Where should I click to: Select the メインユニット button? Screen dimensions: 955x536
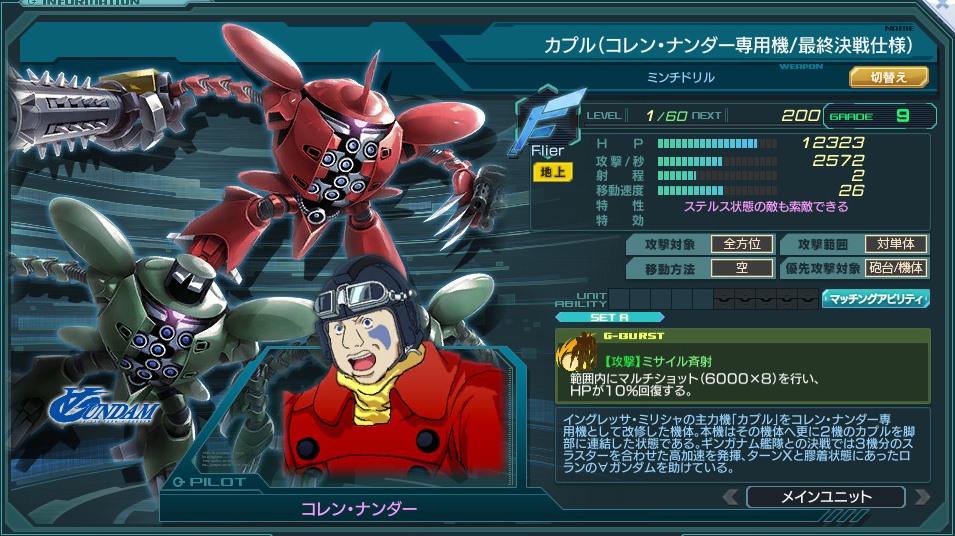click(825, 497)
